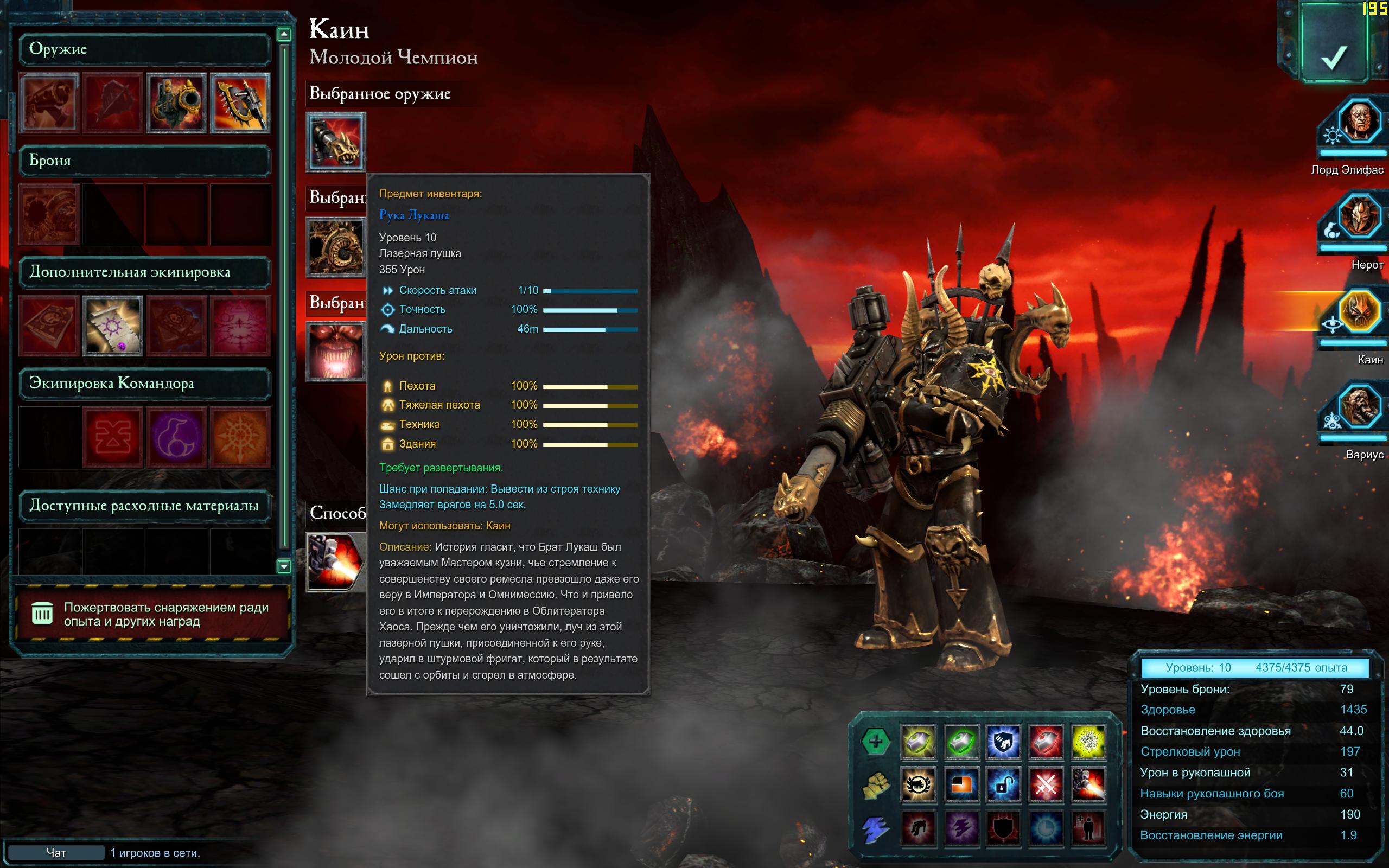This screenshot has height=868, width=1389.
Task: Choose the orange Chaos star commander item
Action: (x=240, y=437)
